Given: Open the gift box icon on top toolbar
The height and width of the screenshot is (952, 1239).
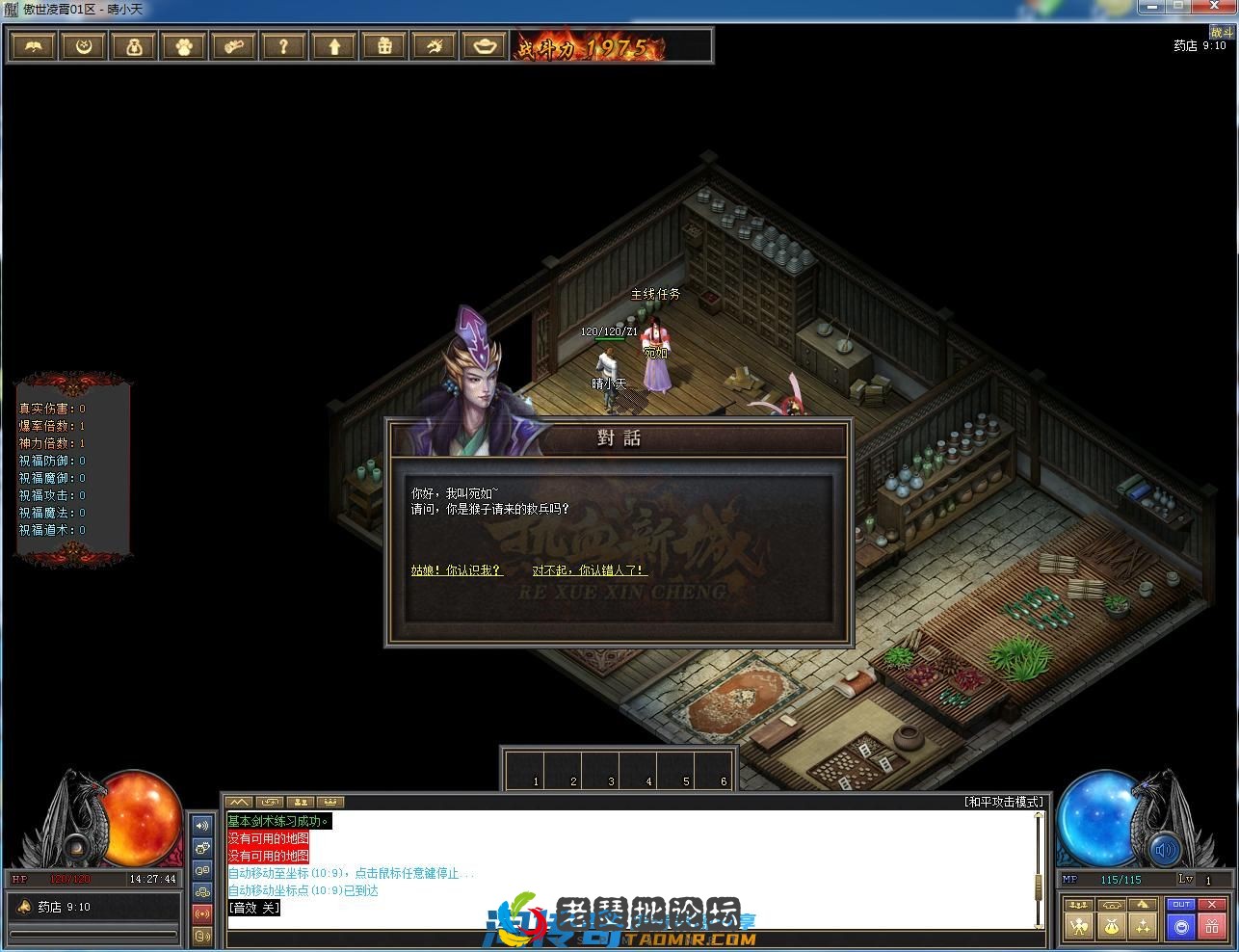Looking at the screenshot, I should 383,45.
